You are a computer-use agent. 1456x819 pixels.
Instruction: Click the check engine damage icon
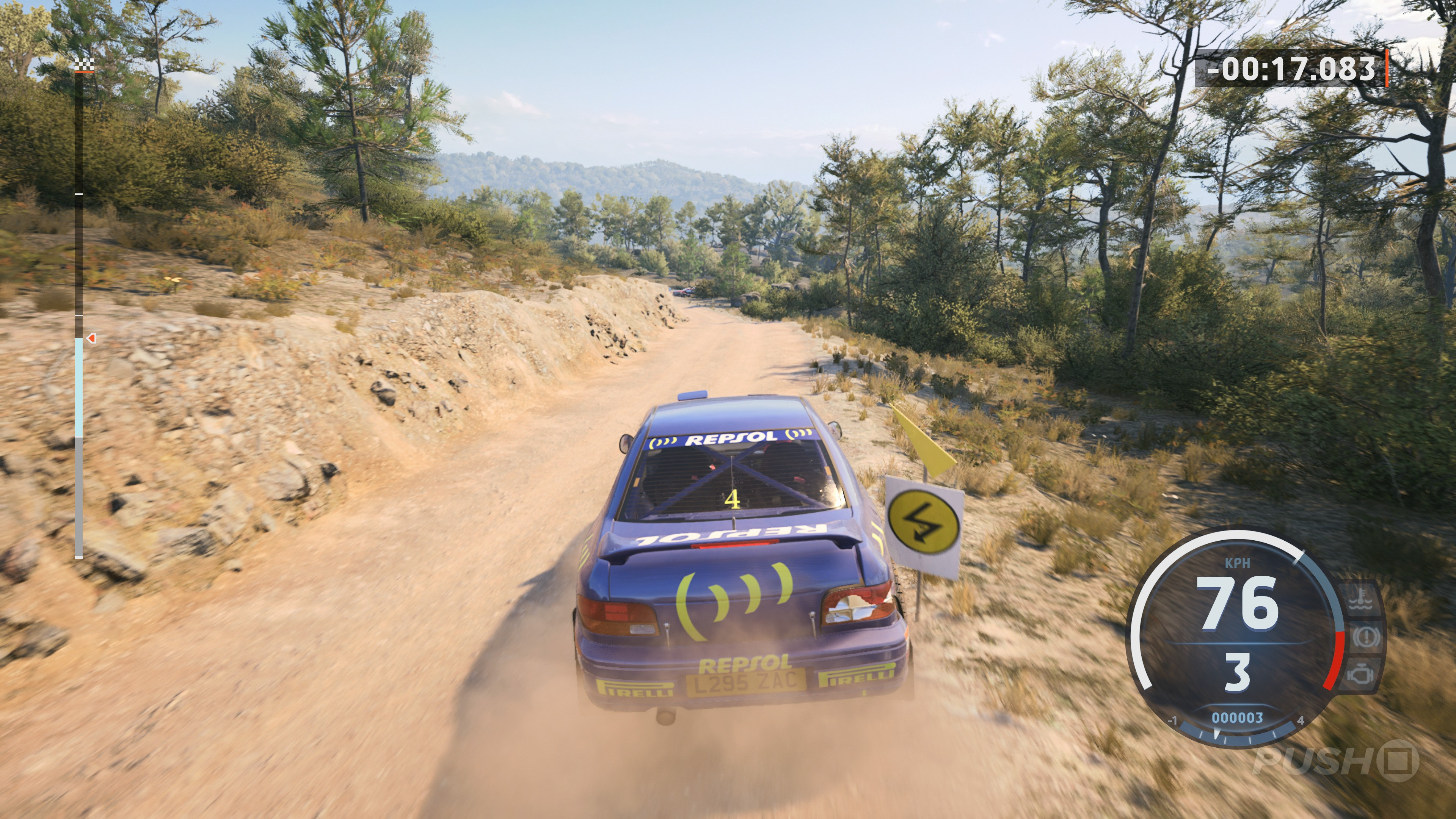click(x=1360, y=674)
